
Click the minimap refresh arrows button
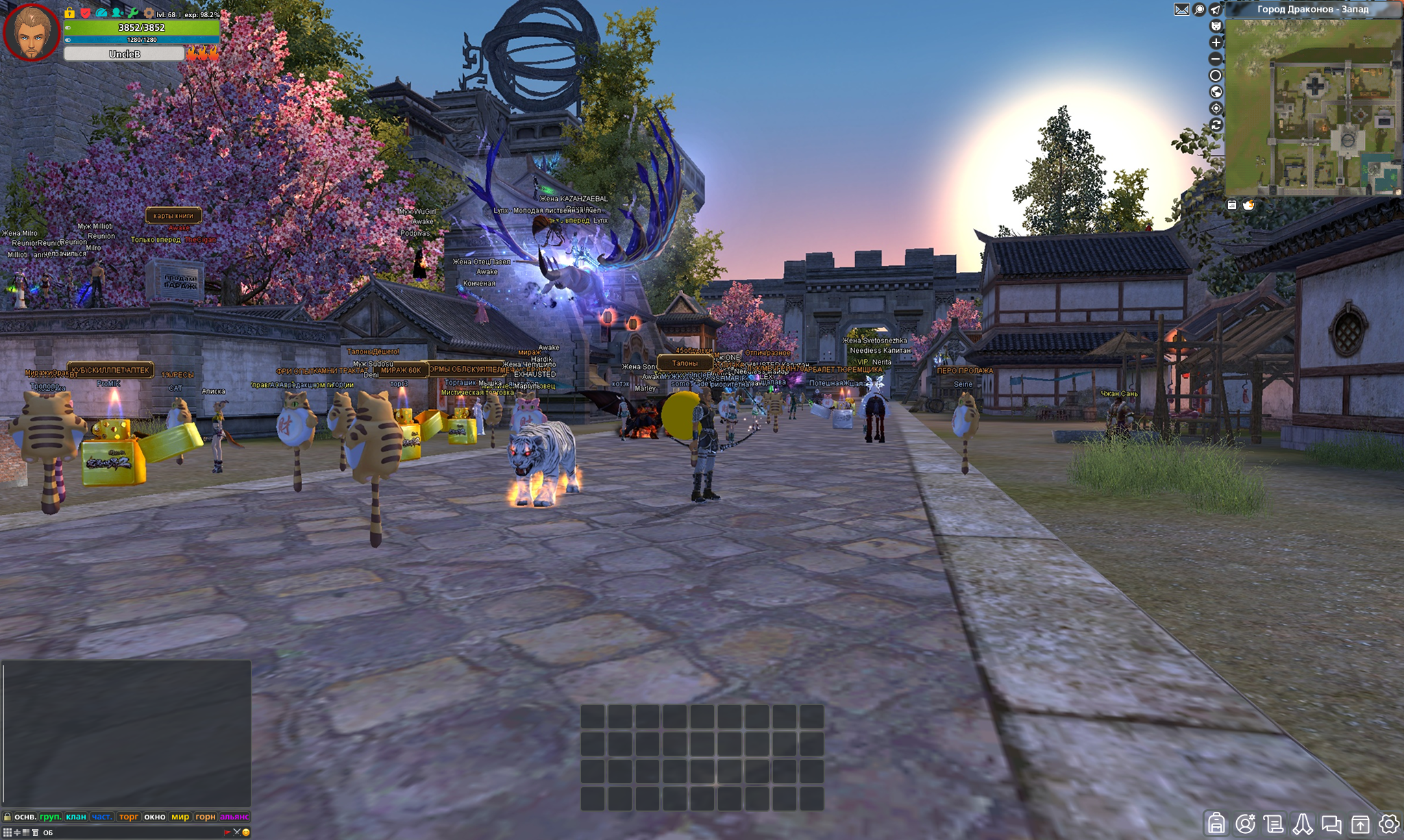tap(1216, 125)
